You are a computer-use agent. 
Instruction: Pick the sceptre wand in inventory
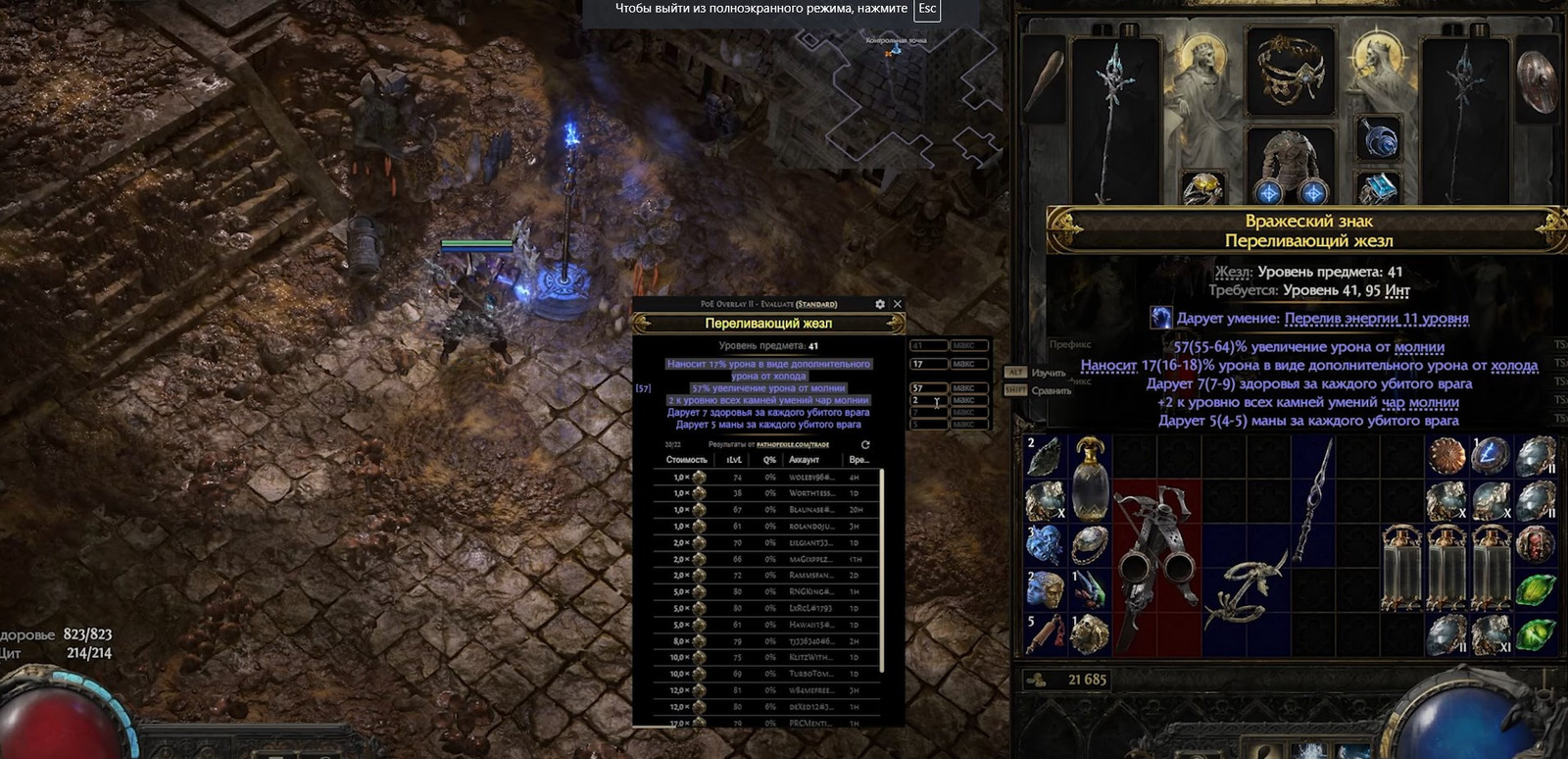point(1313,500)
